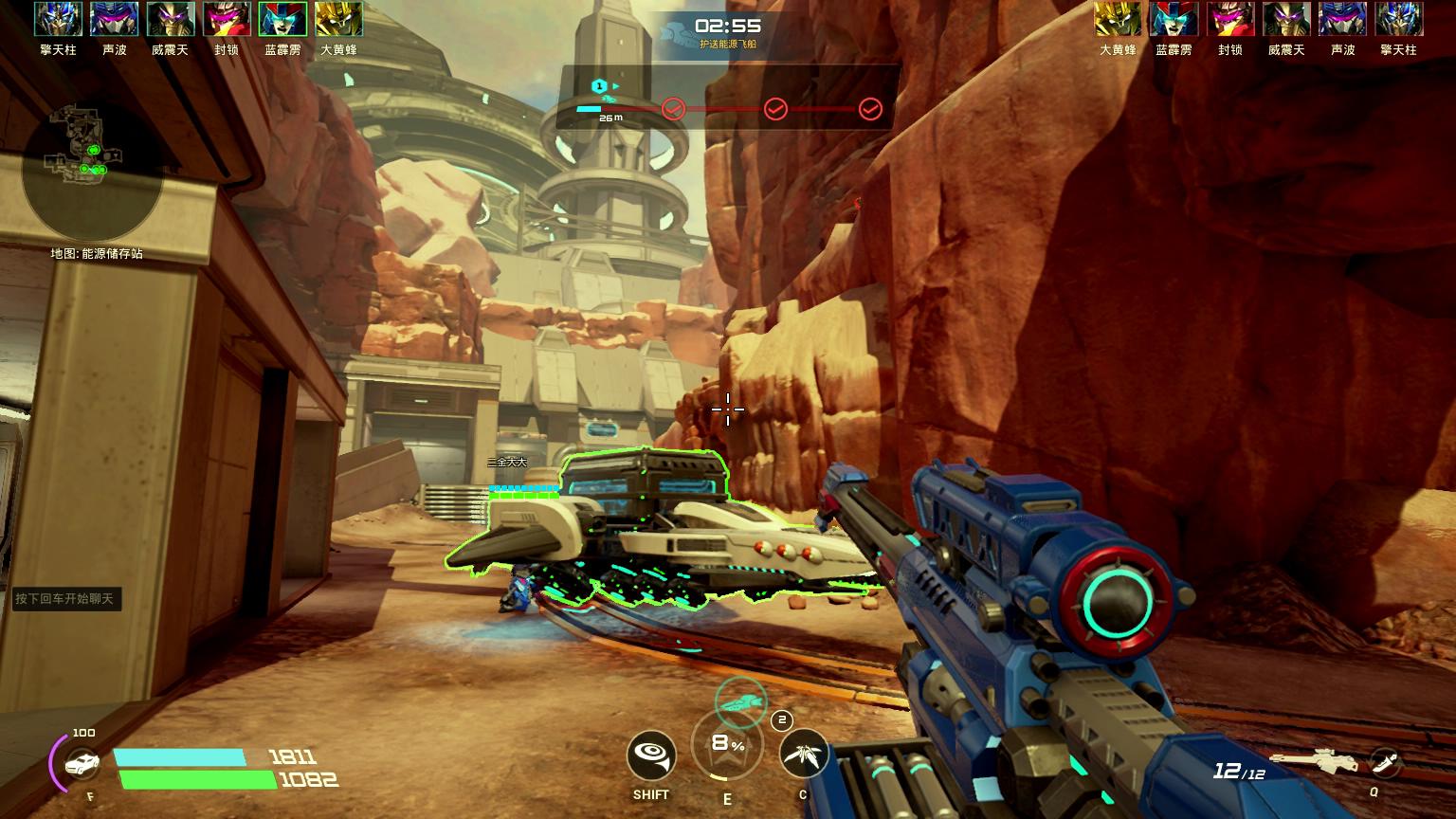This screenshot has height=819, width=1456.
Task: Click the 护送能源飞船 objective label
Action: [728, 42]
